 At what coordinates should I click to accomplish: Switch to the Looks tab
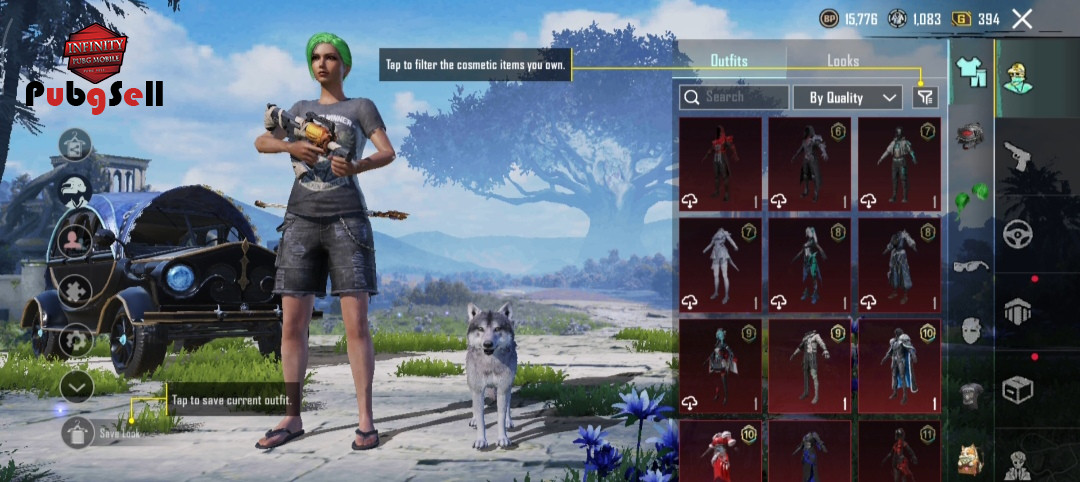(842, 61)
